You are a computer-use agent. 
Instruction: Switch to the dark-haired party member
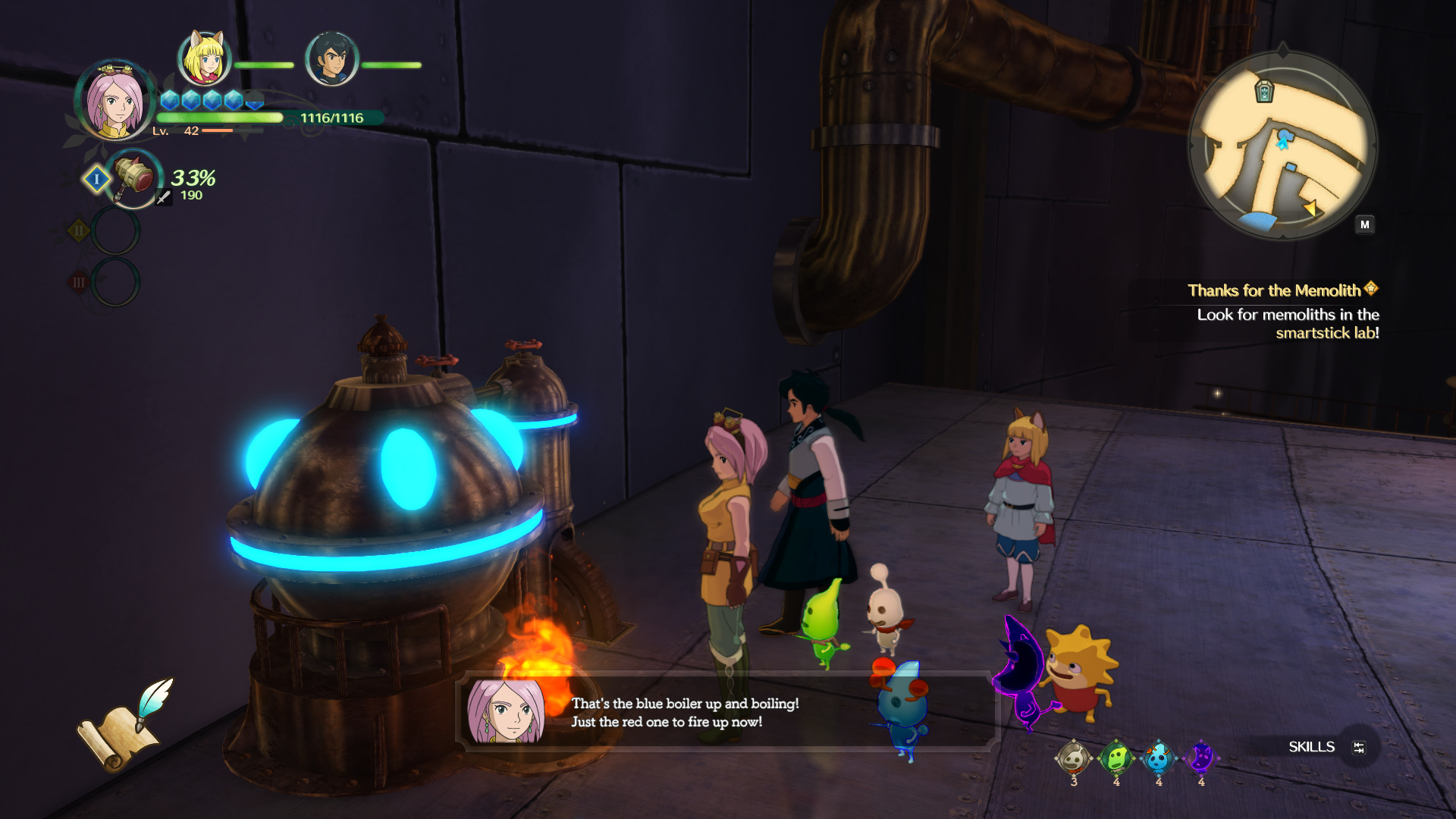331,58
